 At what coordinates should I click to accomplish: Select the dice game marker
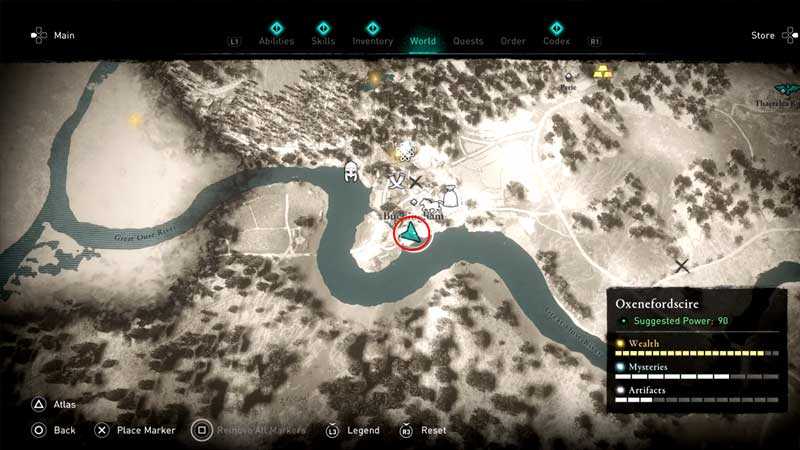[x=406, y=152]
